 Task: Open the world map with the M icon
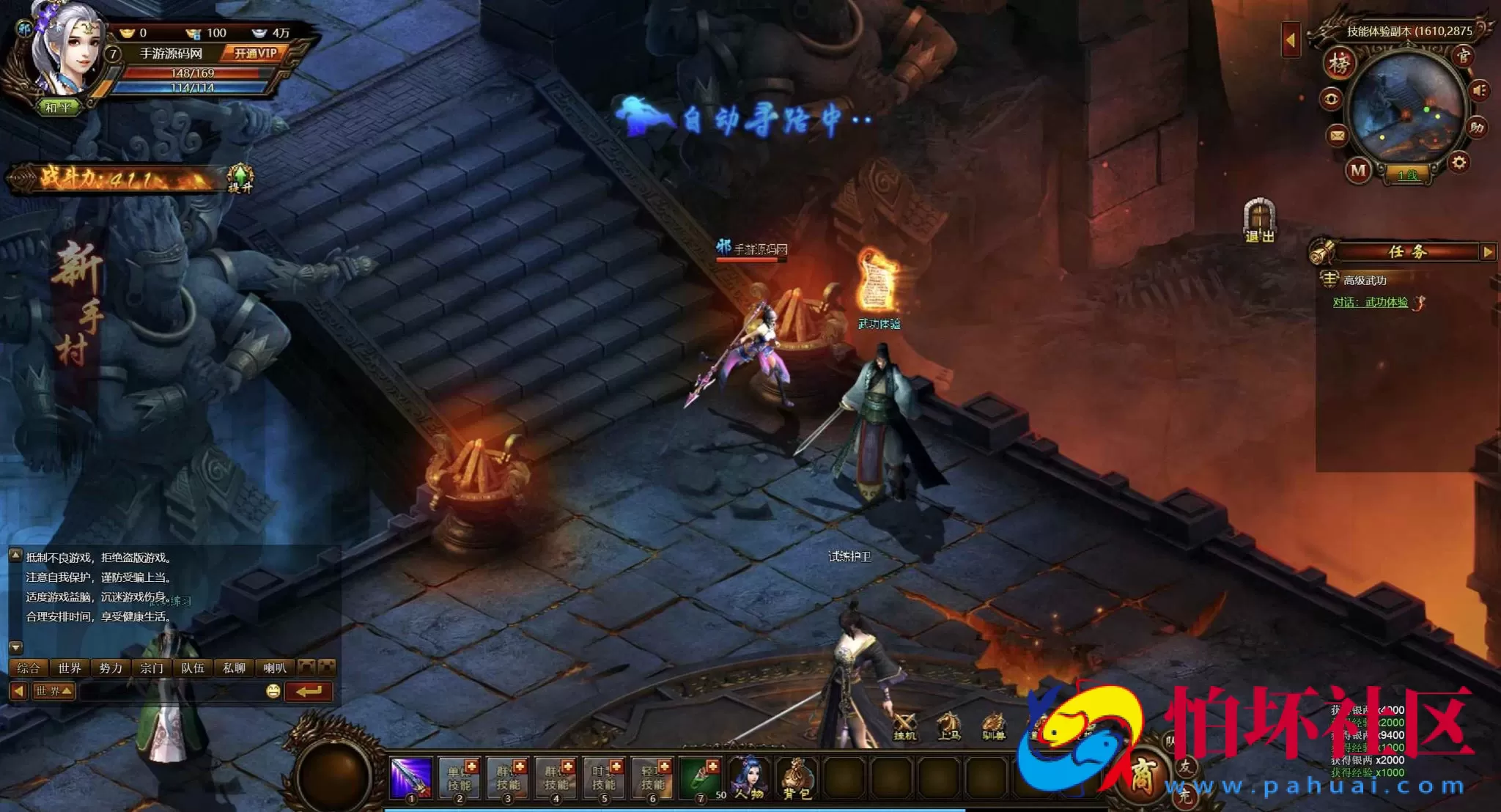[1358, 170]
